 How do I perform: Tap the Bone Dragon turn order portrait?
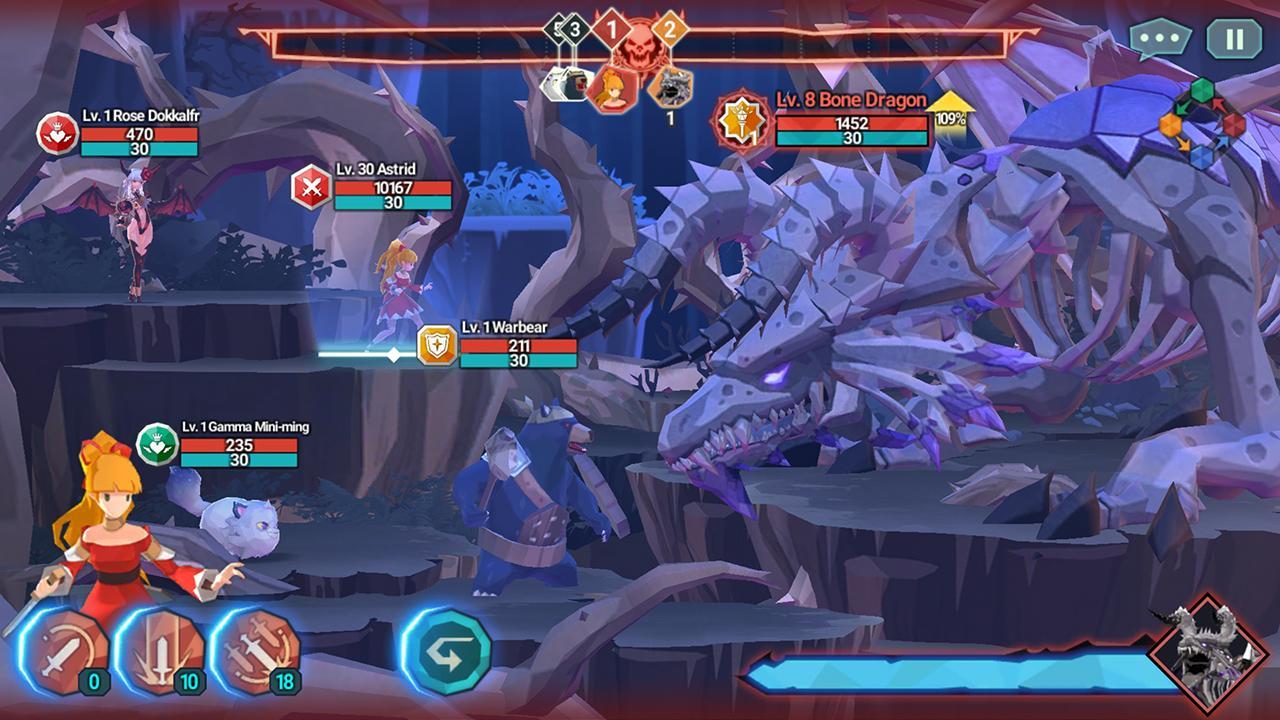[668, 87]
